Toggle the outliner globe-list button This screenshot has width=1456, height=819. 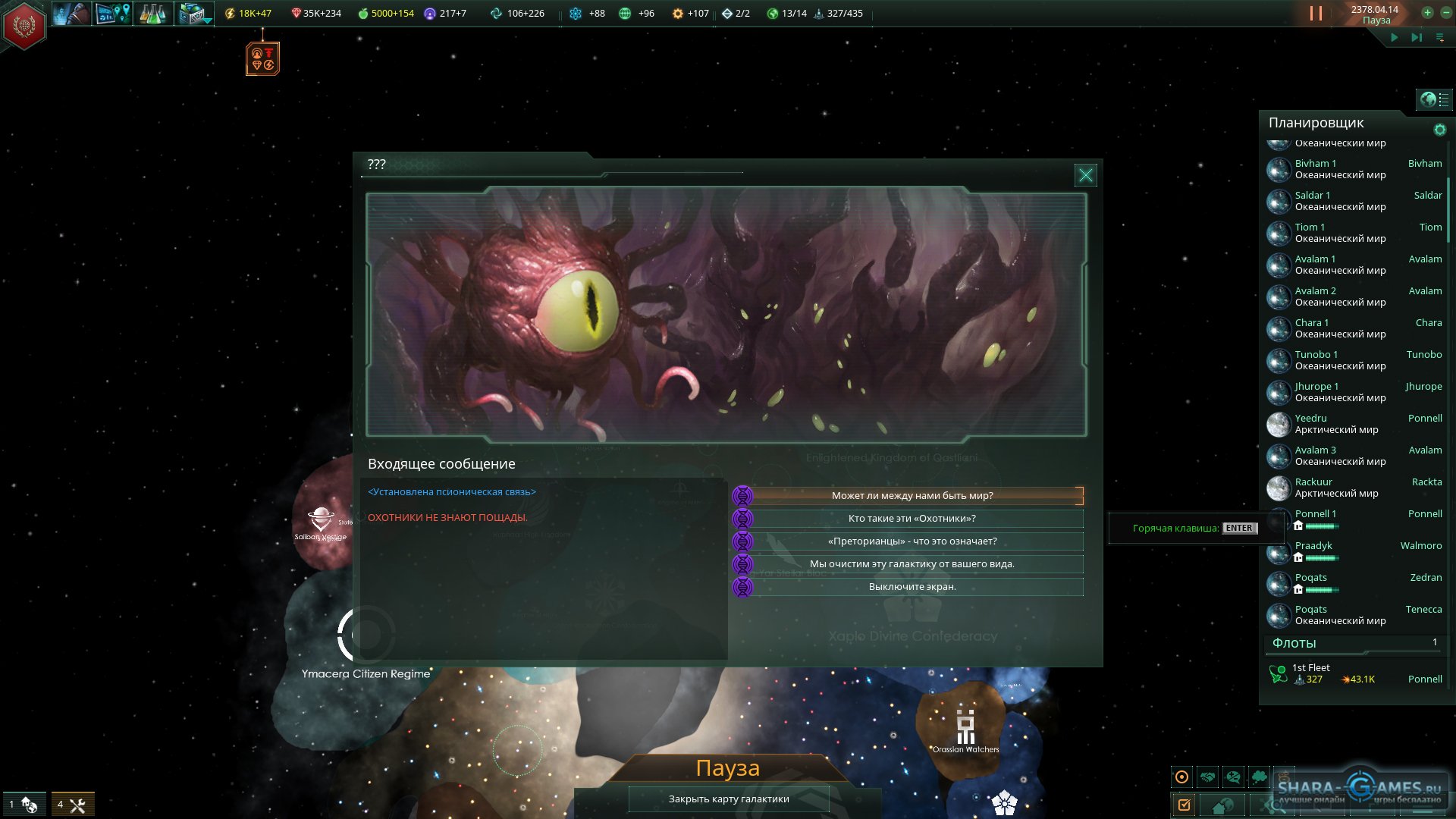(1434, 99)
